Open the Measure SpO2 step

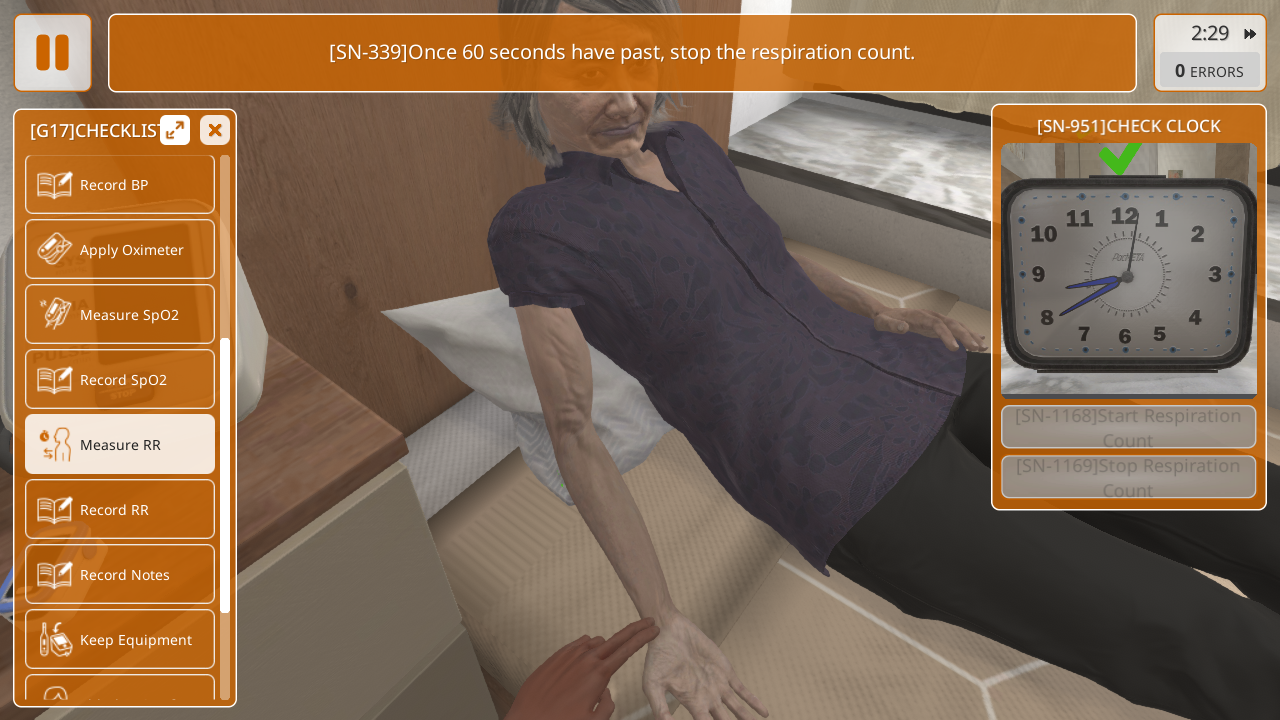(x=120, y=315)
